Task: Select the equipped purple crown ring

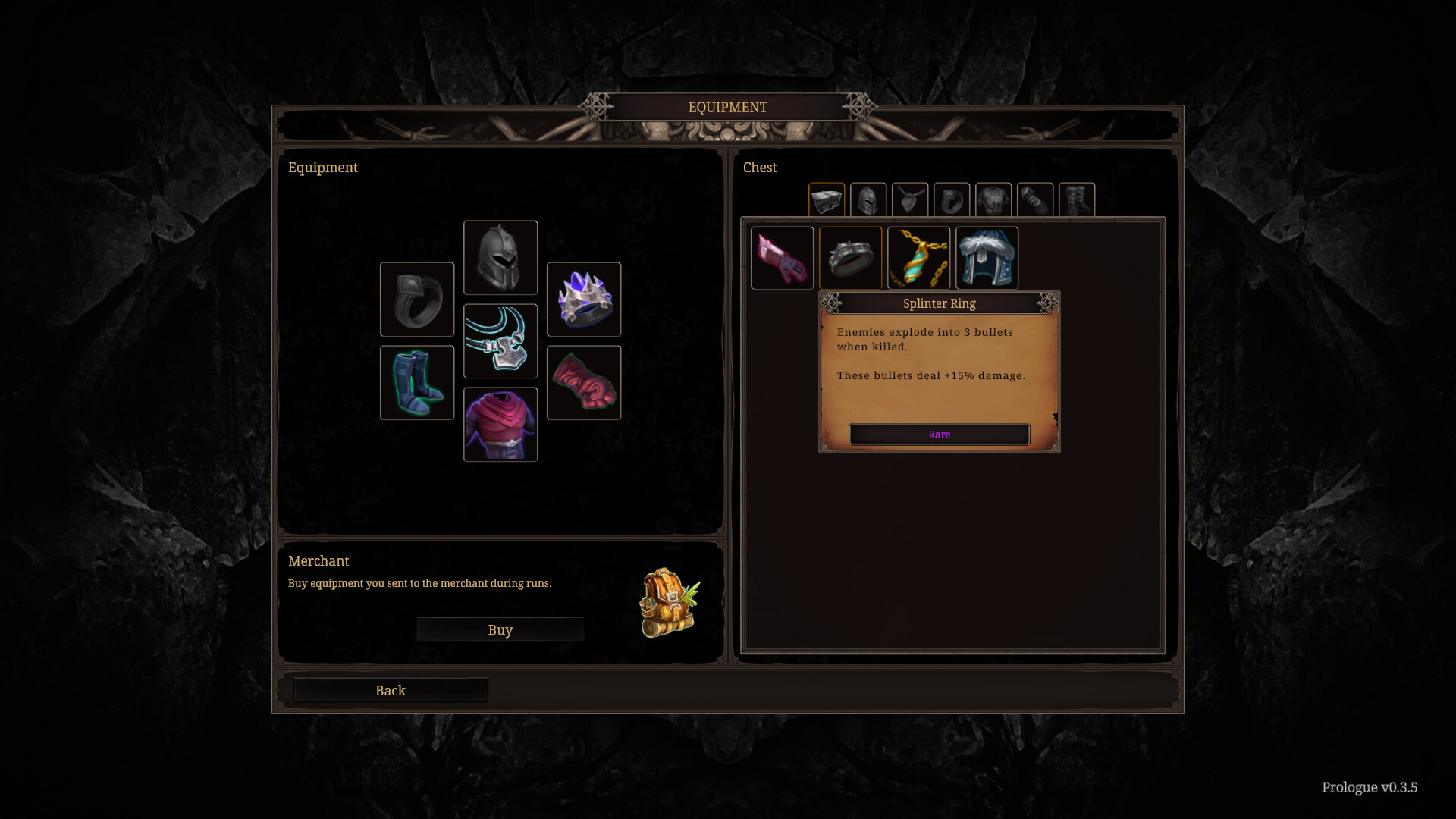Action: [x=584, y=299]
